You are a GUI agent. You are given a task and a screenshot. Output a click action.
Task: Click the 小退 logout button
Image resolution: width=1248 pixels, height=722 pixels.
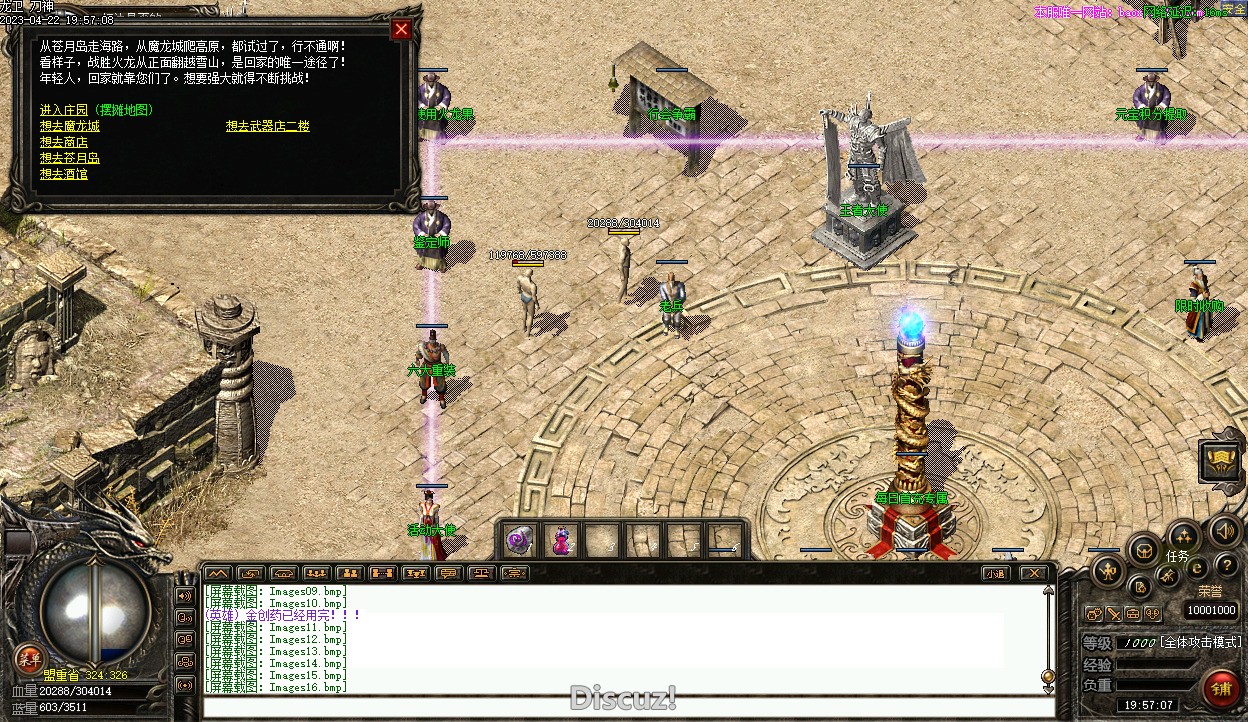point(994,573)
